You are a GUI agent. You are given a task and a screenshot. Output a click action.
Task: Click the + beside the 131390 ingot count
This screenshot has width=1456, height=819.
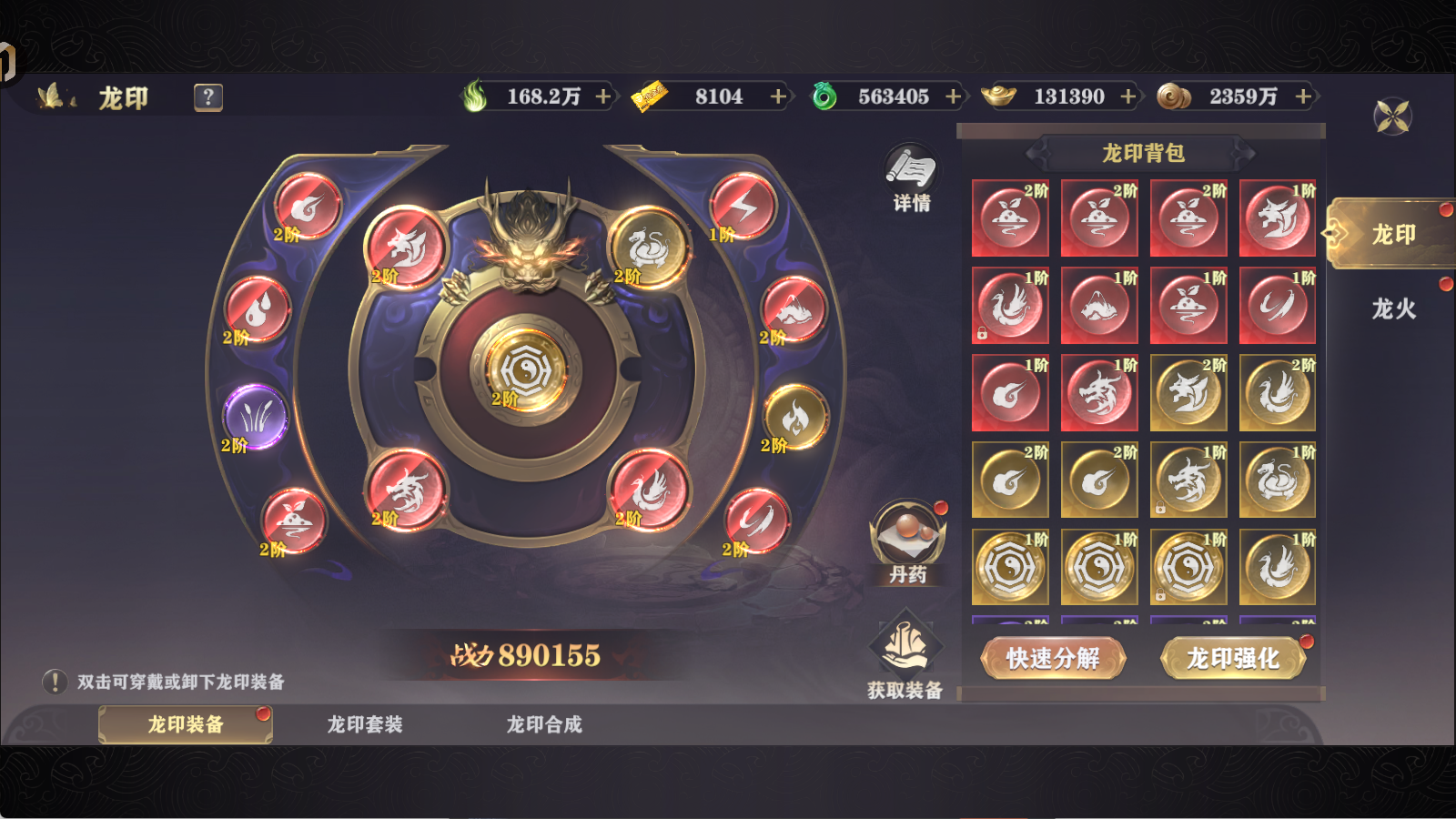pos(1128,96)
